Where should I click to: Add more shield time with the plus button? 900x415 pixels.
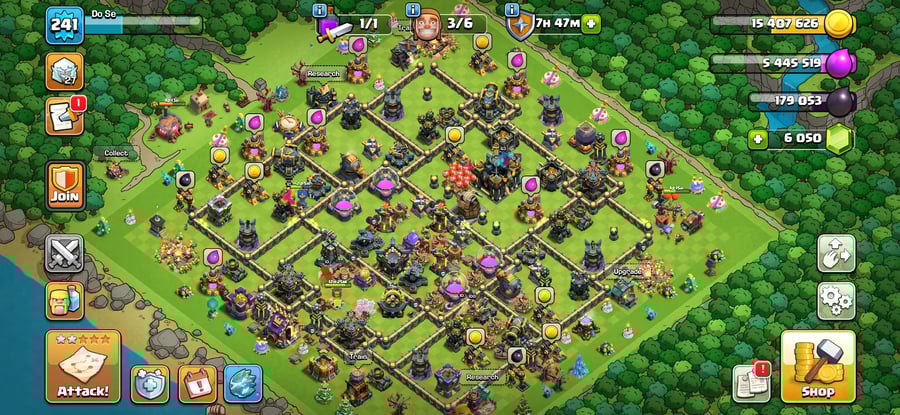591,24
